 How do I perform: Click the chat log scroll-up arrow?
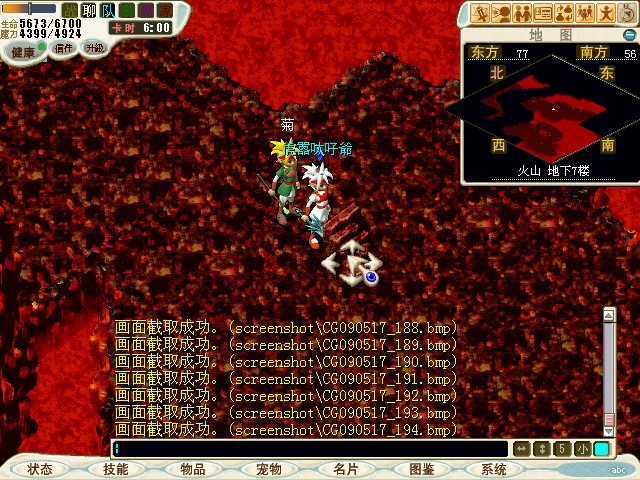click(x=609, y=314)
